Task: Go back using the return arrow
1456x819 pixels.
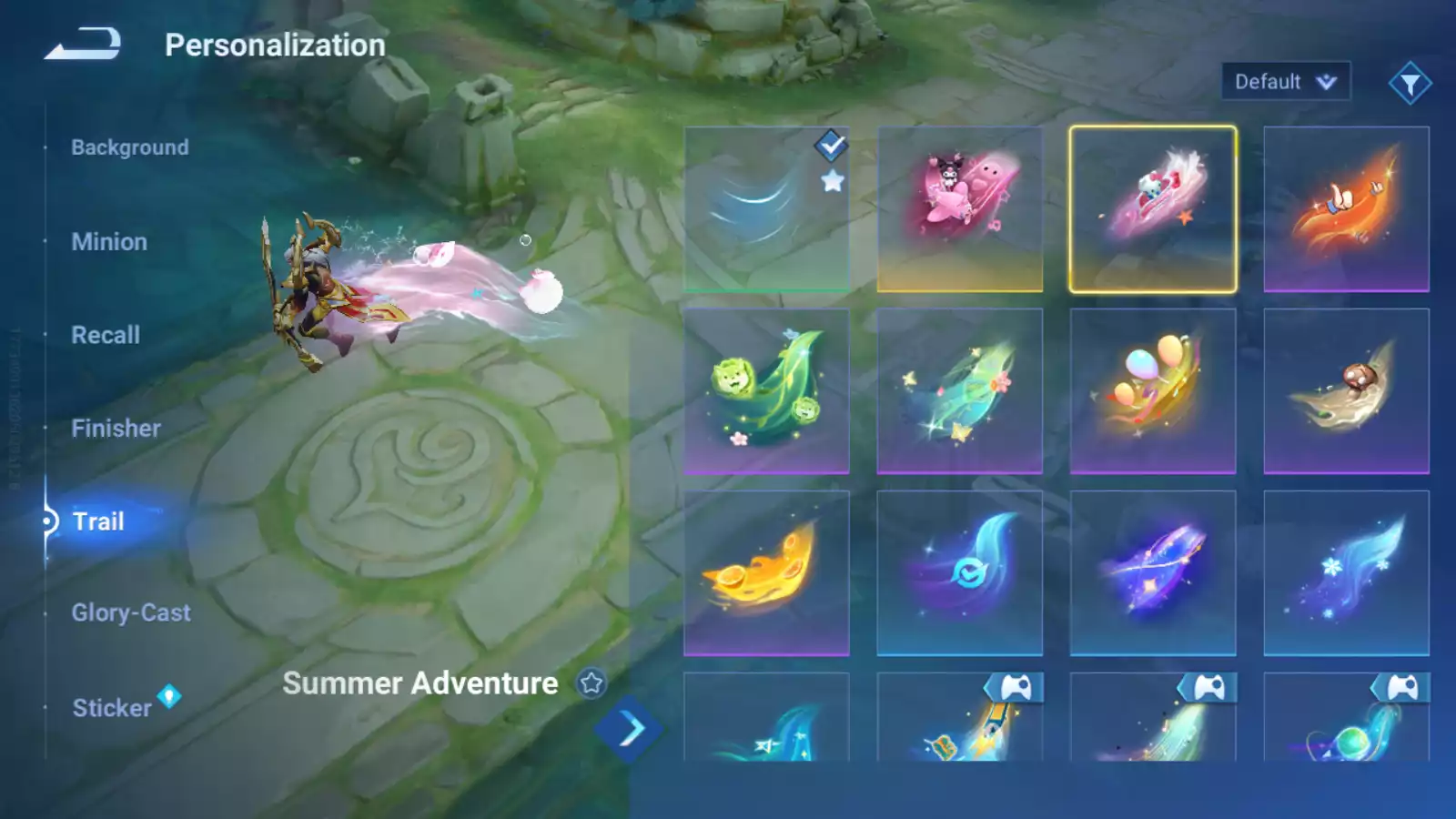Action: pos(83,44)
